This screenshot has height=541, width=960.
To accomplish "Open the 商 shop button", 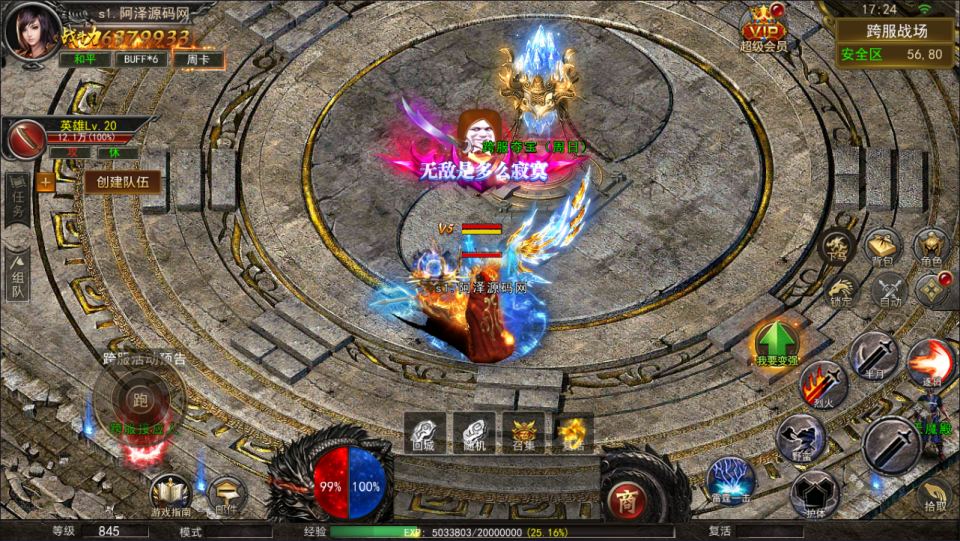I will [626, 498].
